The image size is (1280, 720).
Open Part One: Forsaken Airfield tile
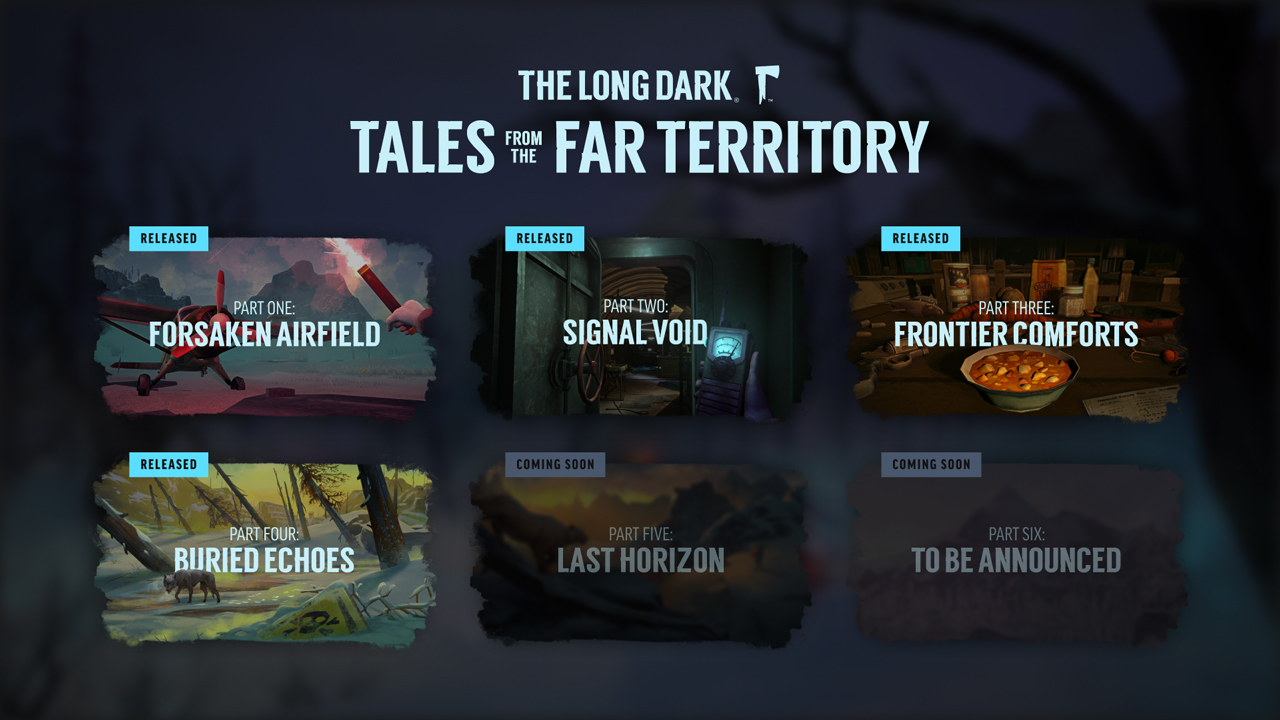click(264, 326)
